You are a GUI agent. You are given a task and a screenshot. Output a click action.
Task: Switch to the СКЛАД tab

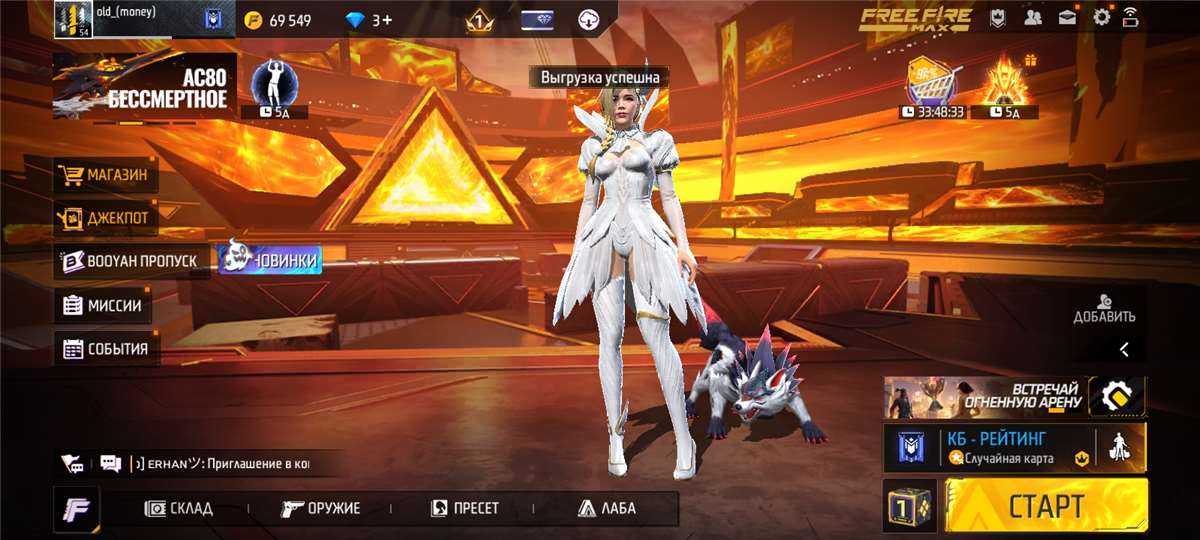tap(179, 508)
